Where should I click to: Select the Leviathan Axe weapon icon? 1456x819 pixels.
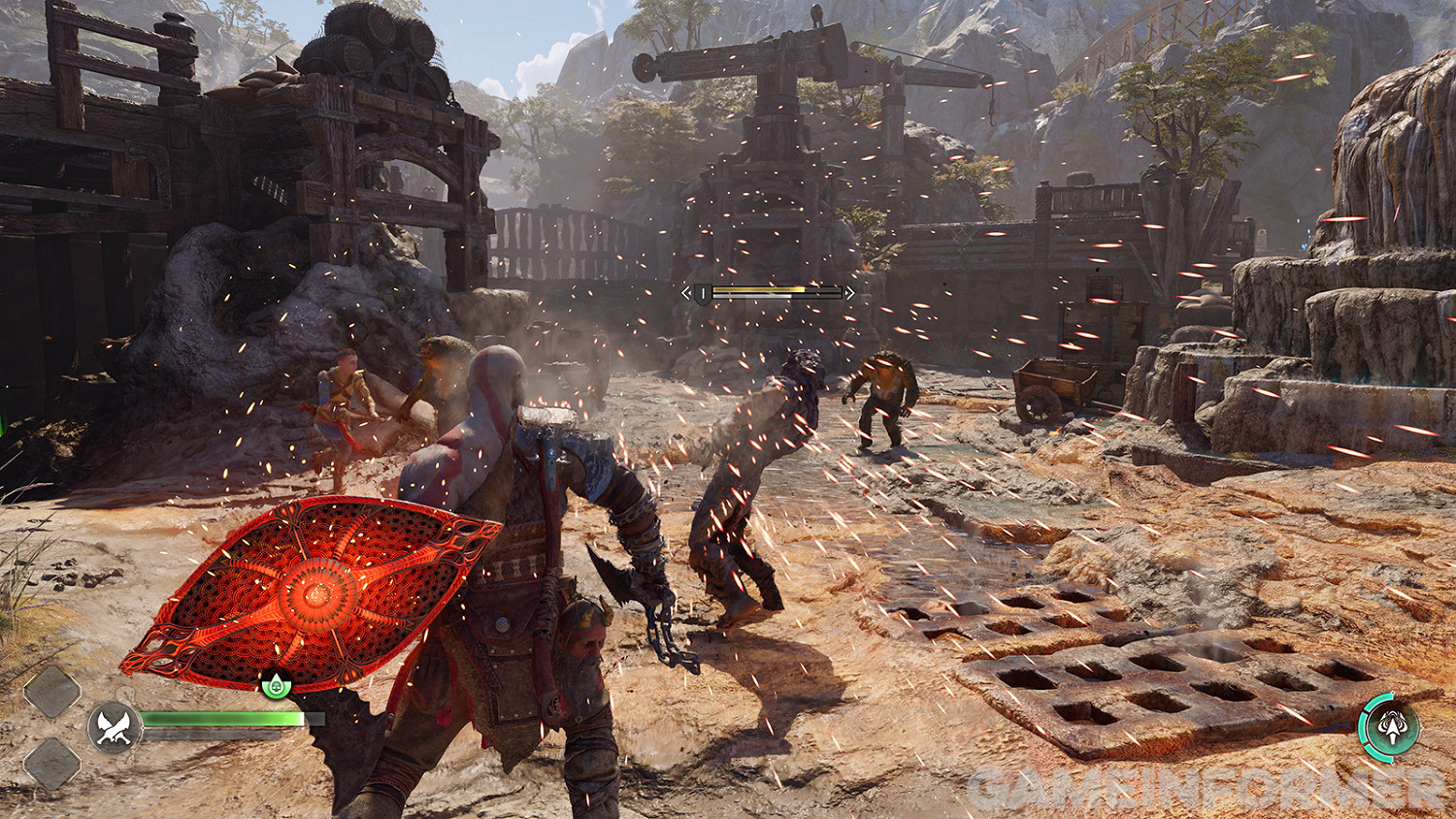(x=113, y=727)
